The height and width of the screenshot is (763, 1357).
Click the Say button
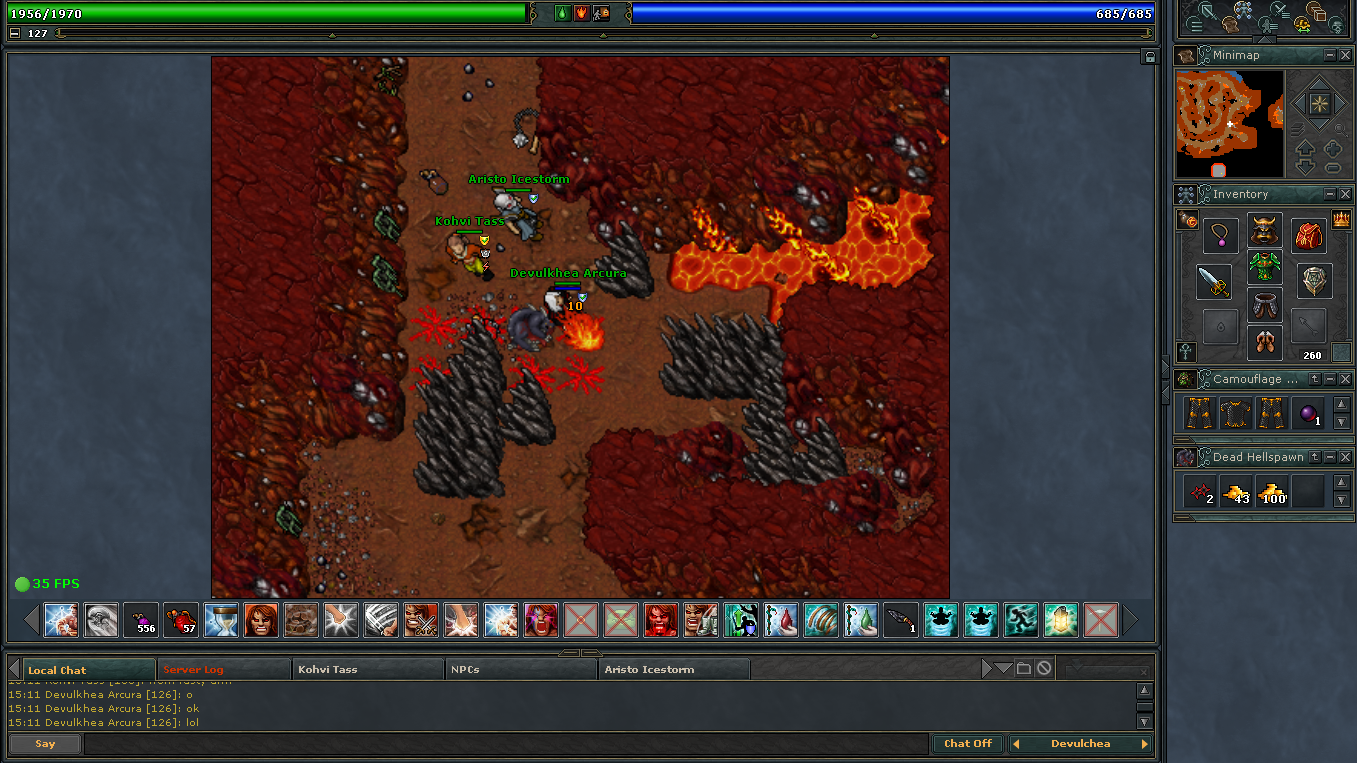tap(45, 743)
